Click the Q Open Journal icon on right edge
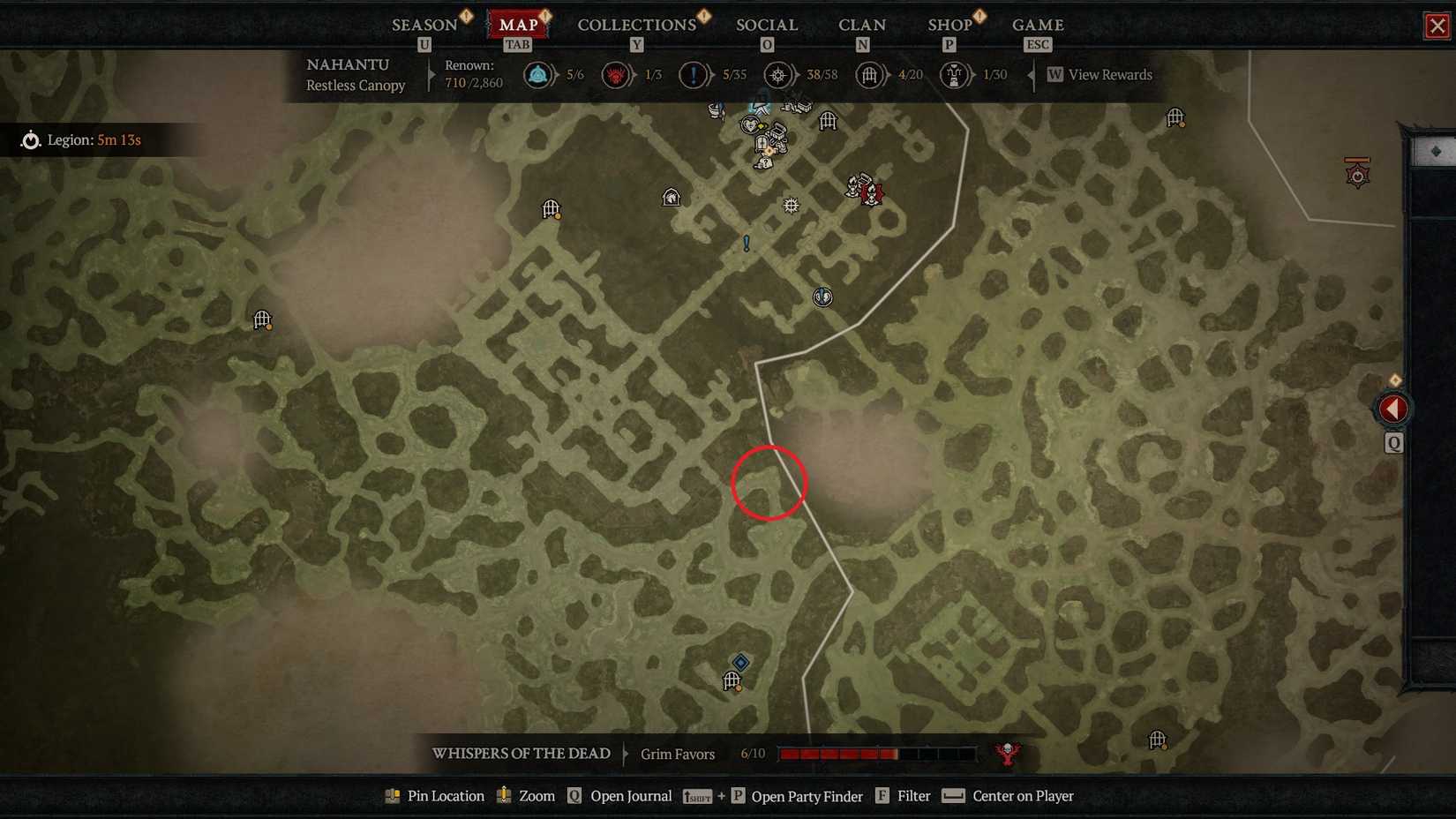Image resolution: width=1456 pixels, height=819 pixels. click(x=1393, y=444)
